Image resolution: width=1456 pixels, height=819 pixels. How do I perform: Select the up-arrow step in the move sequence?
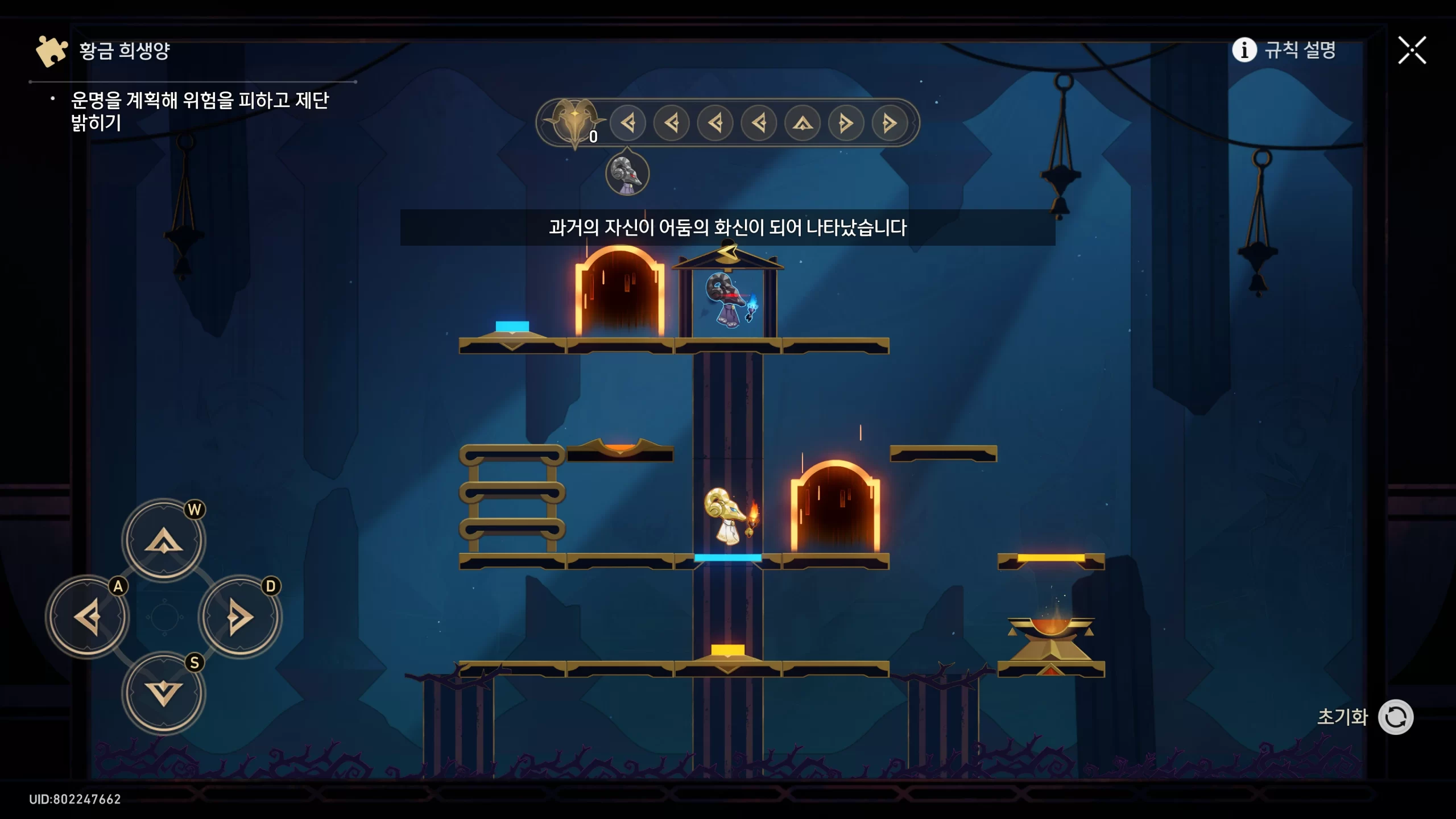tap(803, 123)
